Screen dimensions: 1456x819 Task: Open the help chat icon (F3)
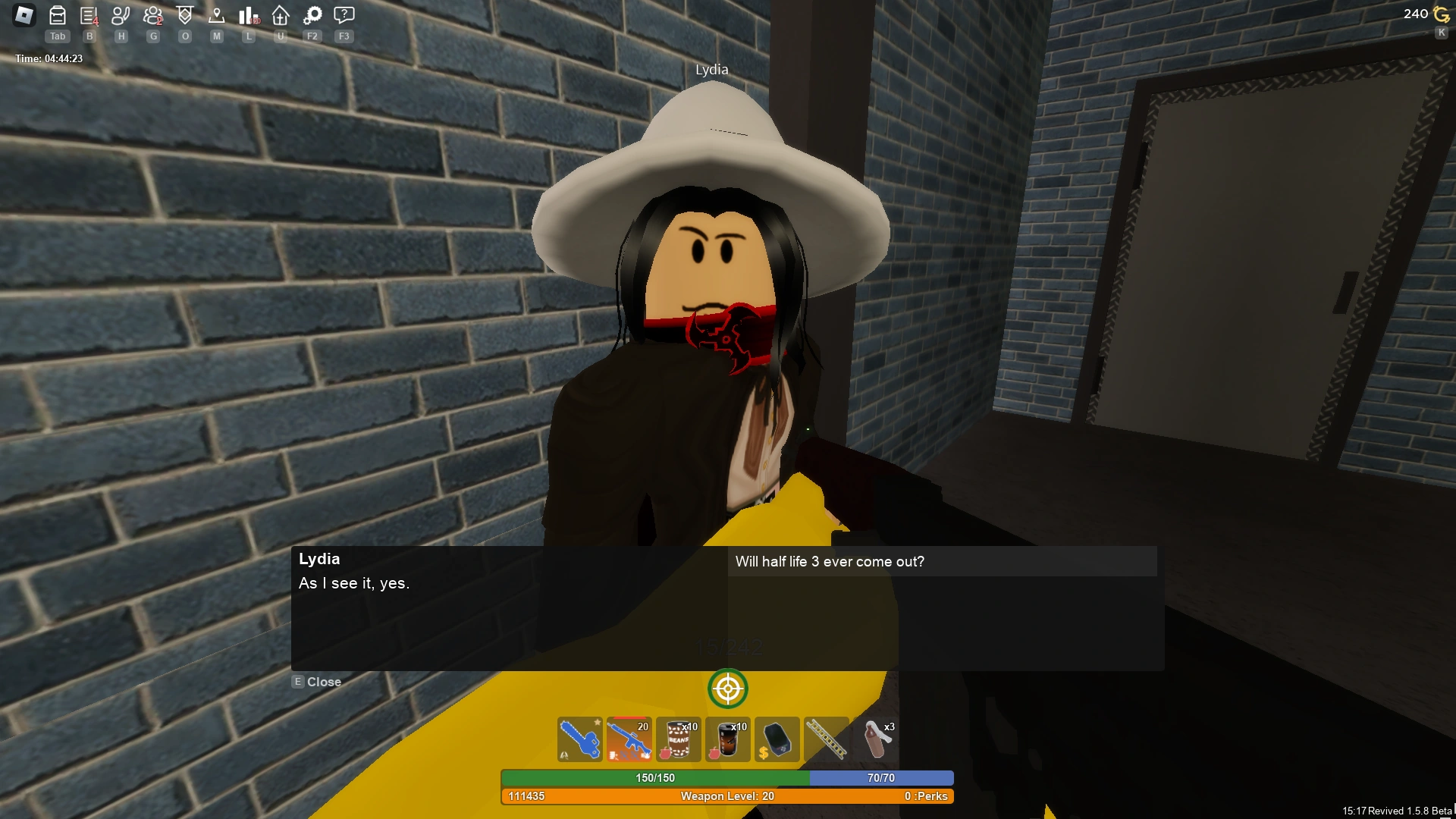tap(344, 15)
